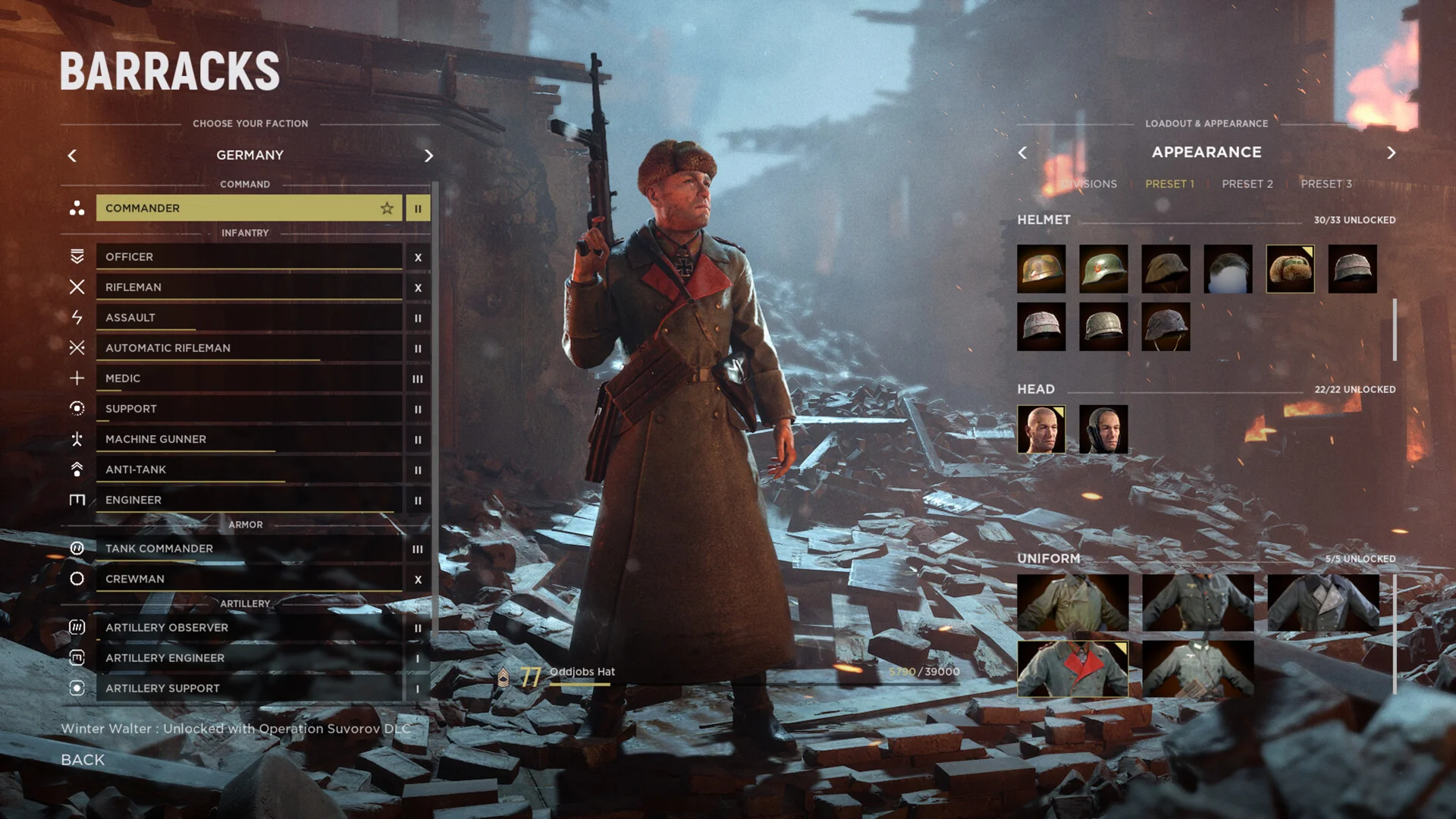Select the head wearing a black balaclava

pyautogui.click(x=1103, y=429)
